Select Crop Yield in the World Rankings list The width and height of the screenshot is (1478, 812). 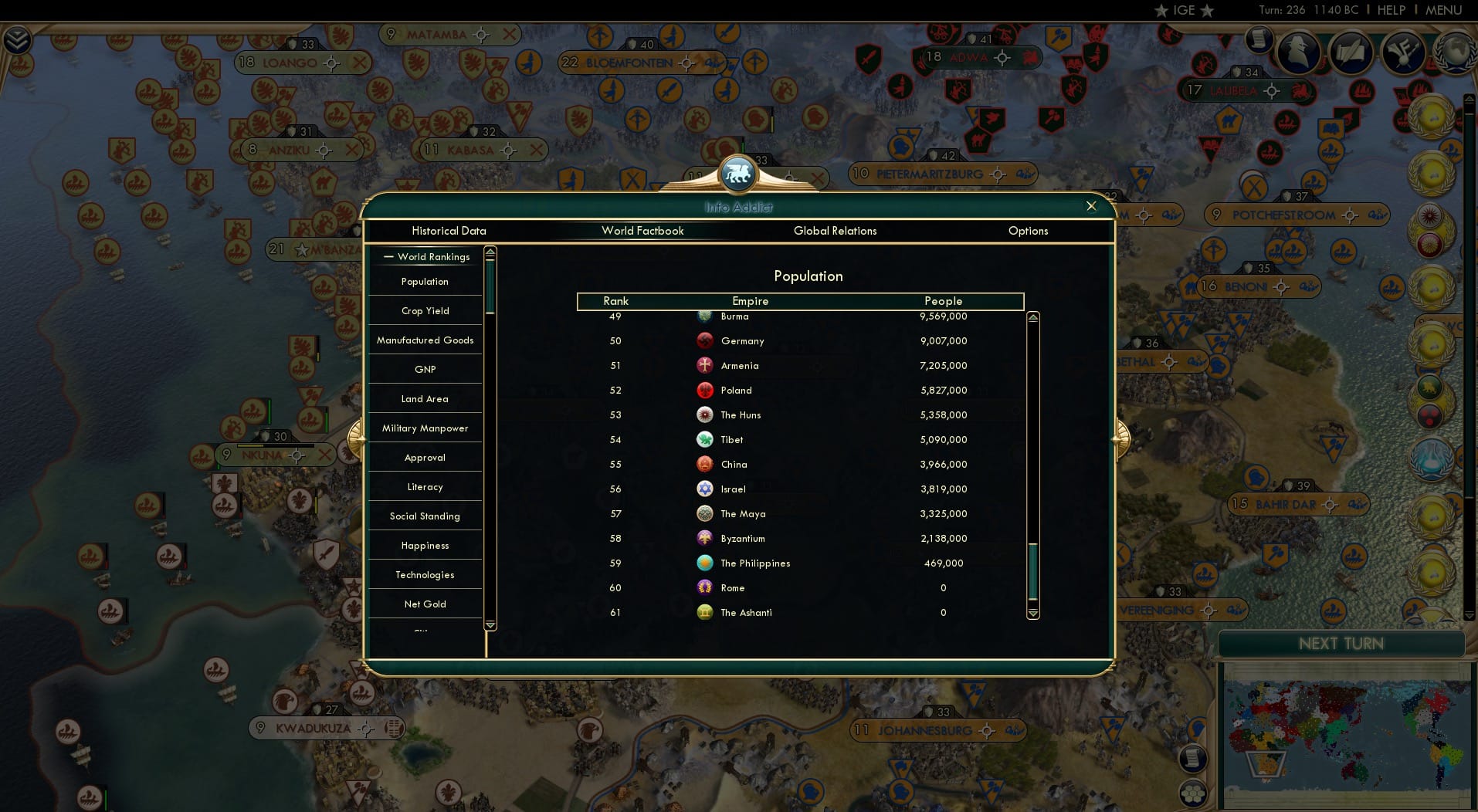coord(425,310)
